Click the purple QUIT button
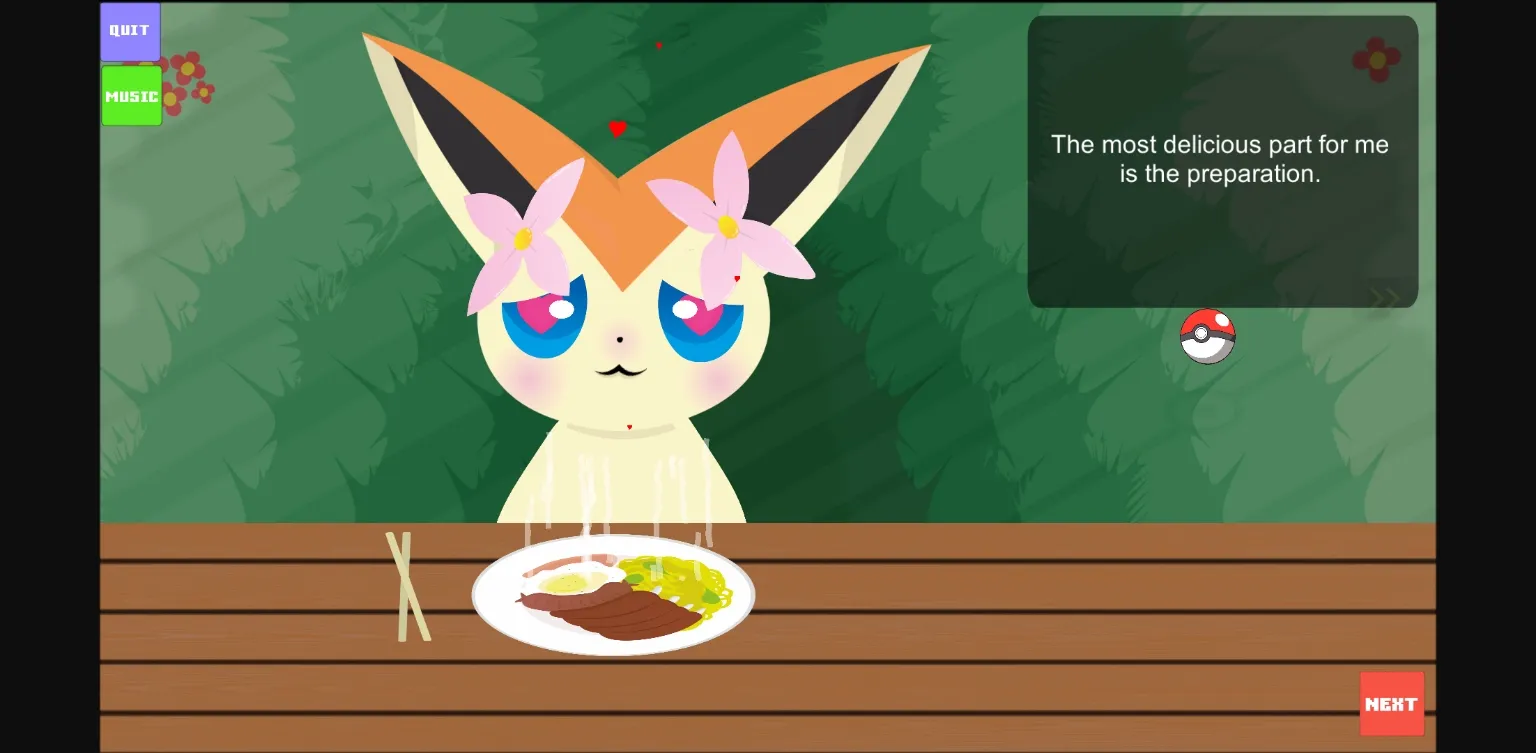1536x753 pixels. (129, 30)
